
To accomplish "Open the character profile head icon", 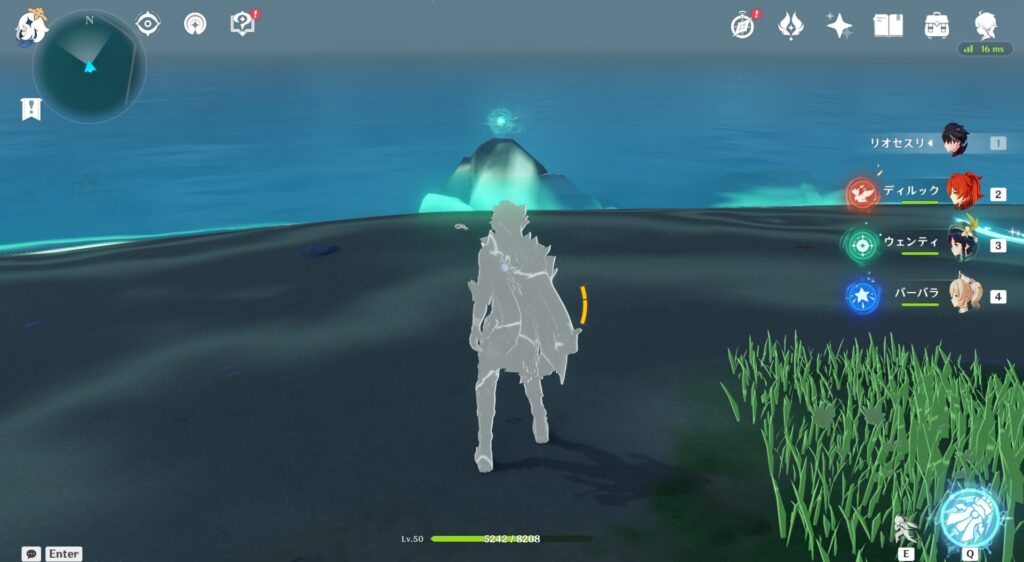I will pyautogui.click(x=985, y=25).
